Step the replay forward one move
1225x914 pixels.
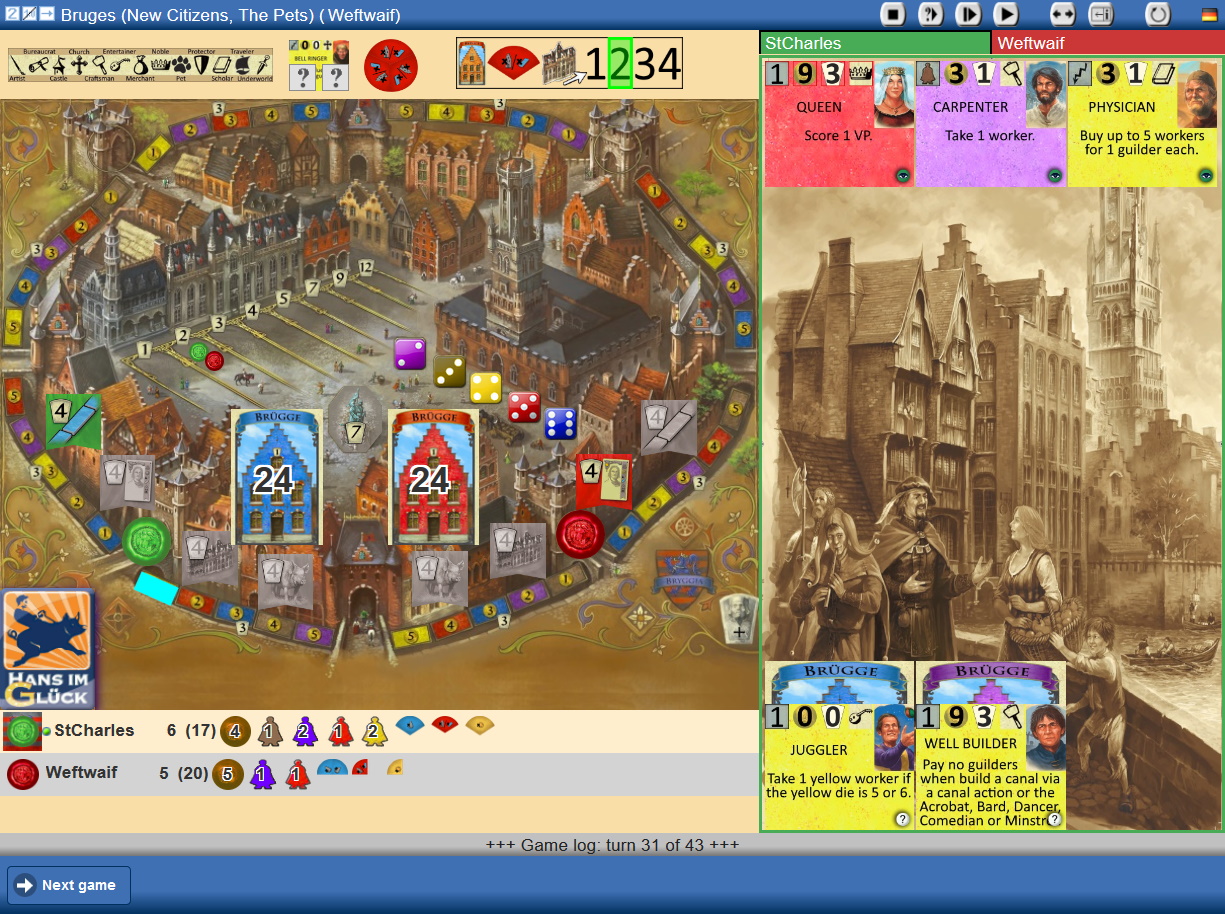(x=968, y=14)
